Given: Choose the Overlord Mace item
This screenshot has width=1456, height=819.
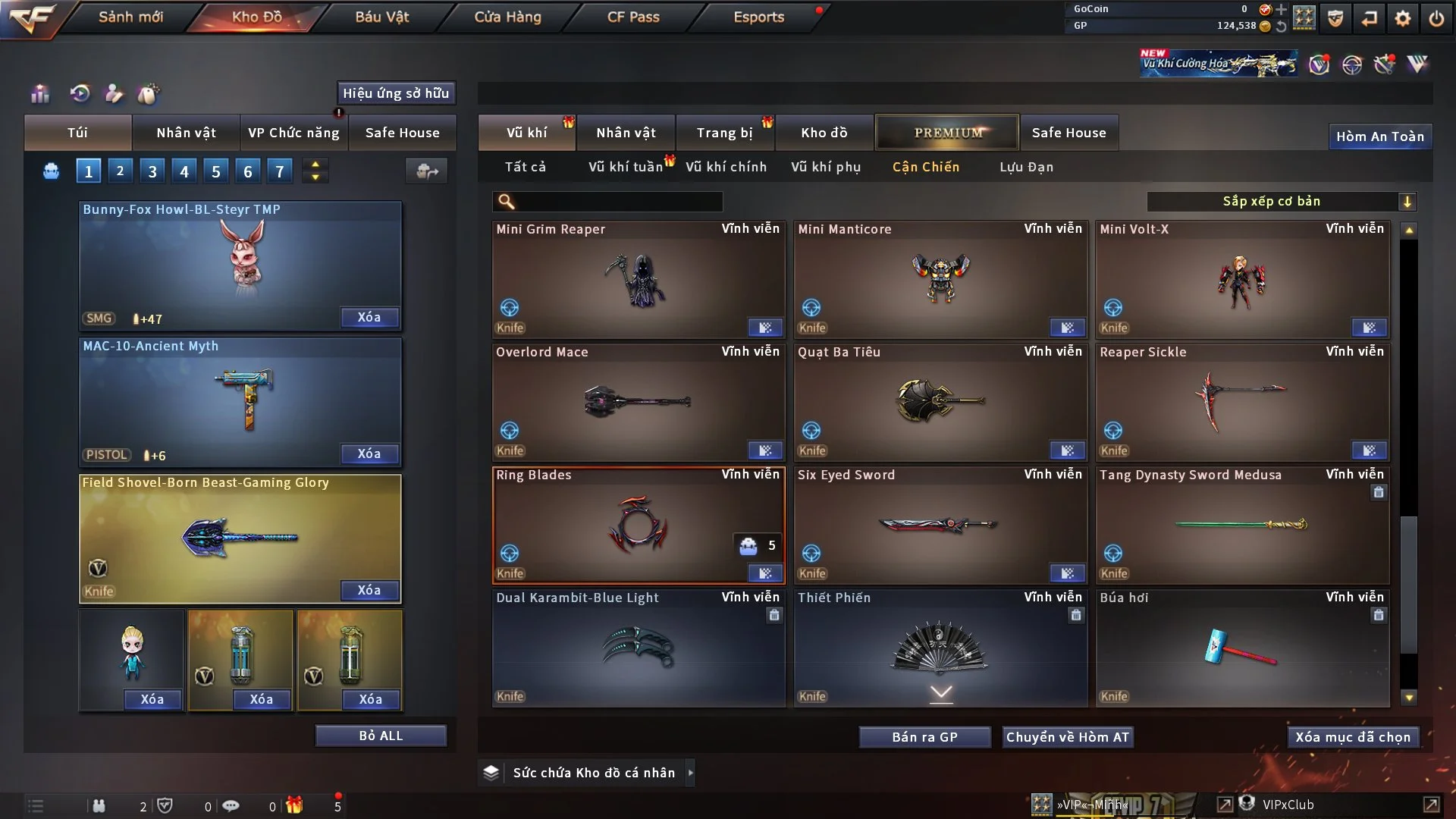Looking at the screenshot, I should (x=638, y=402).
